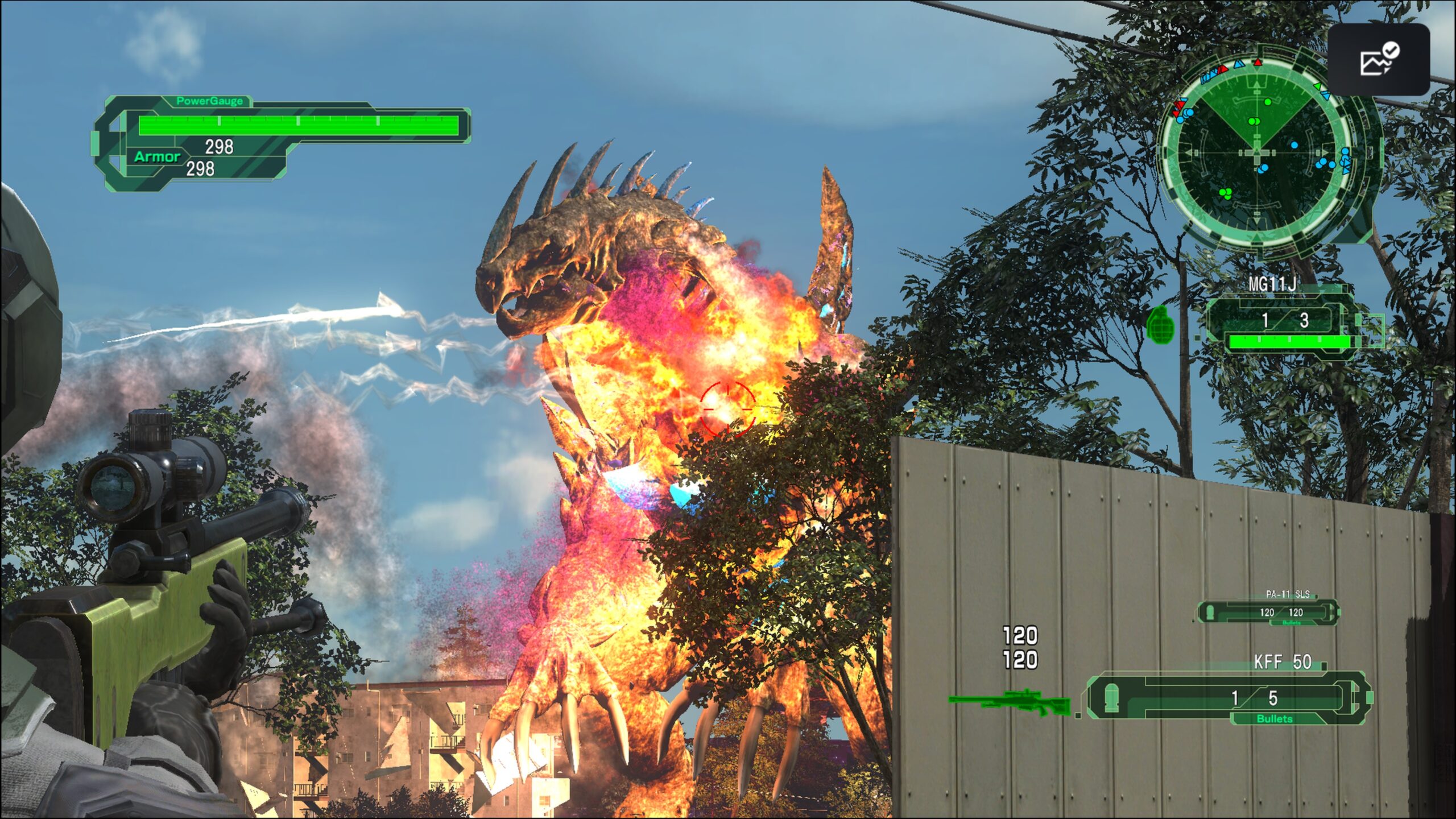Select the MG11J grenade icon
1456x819 pixels.
[1160, 325]
